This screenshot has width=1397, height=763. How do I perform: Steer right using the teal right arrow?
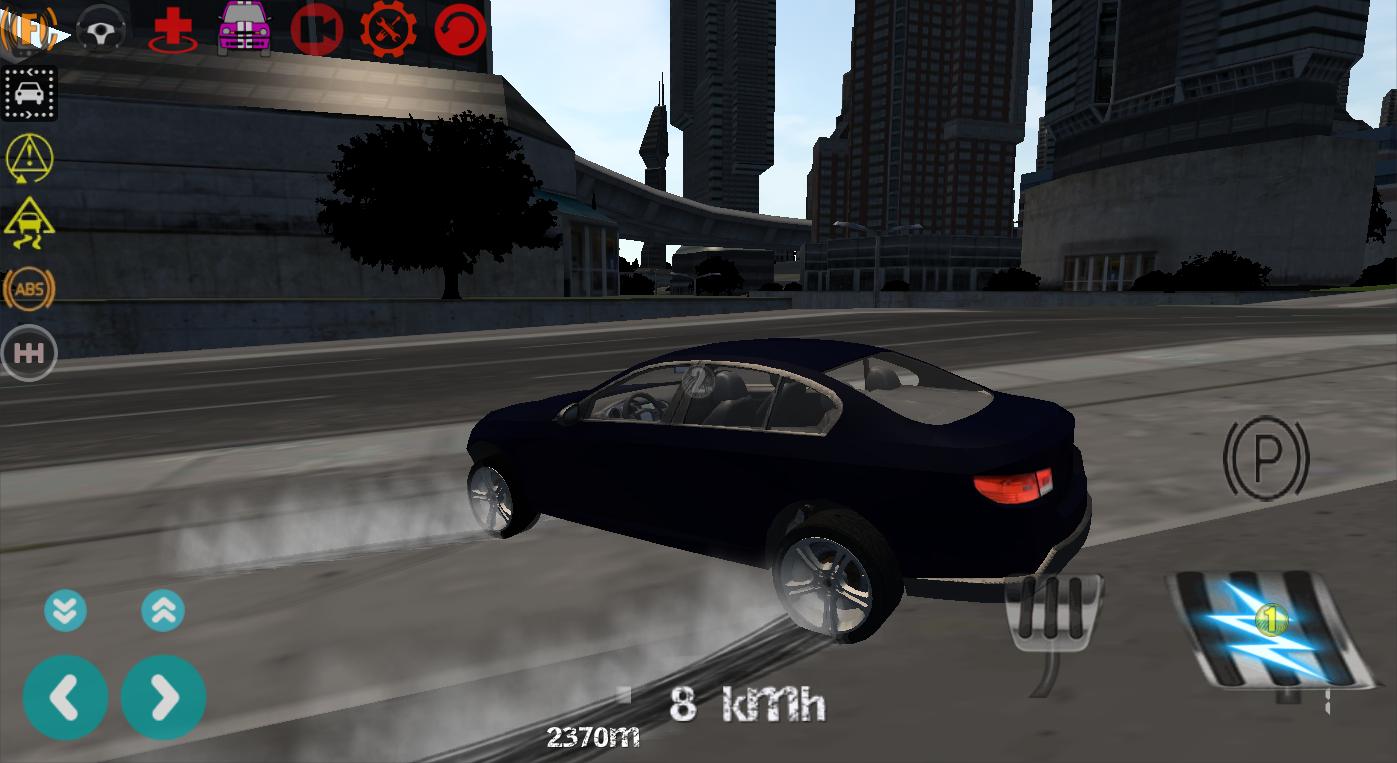tap(163, 696)
